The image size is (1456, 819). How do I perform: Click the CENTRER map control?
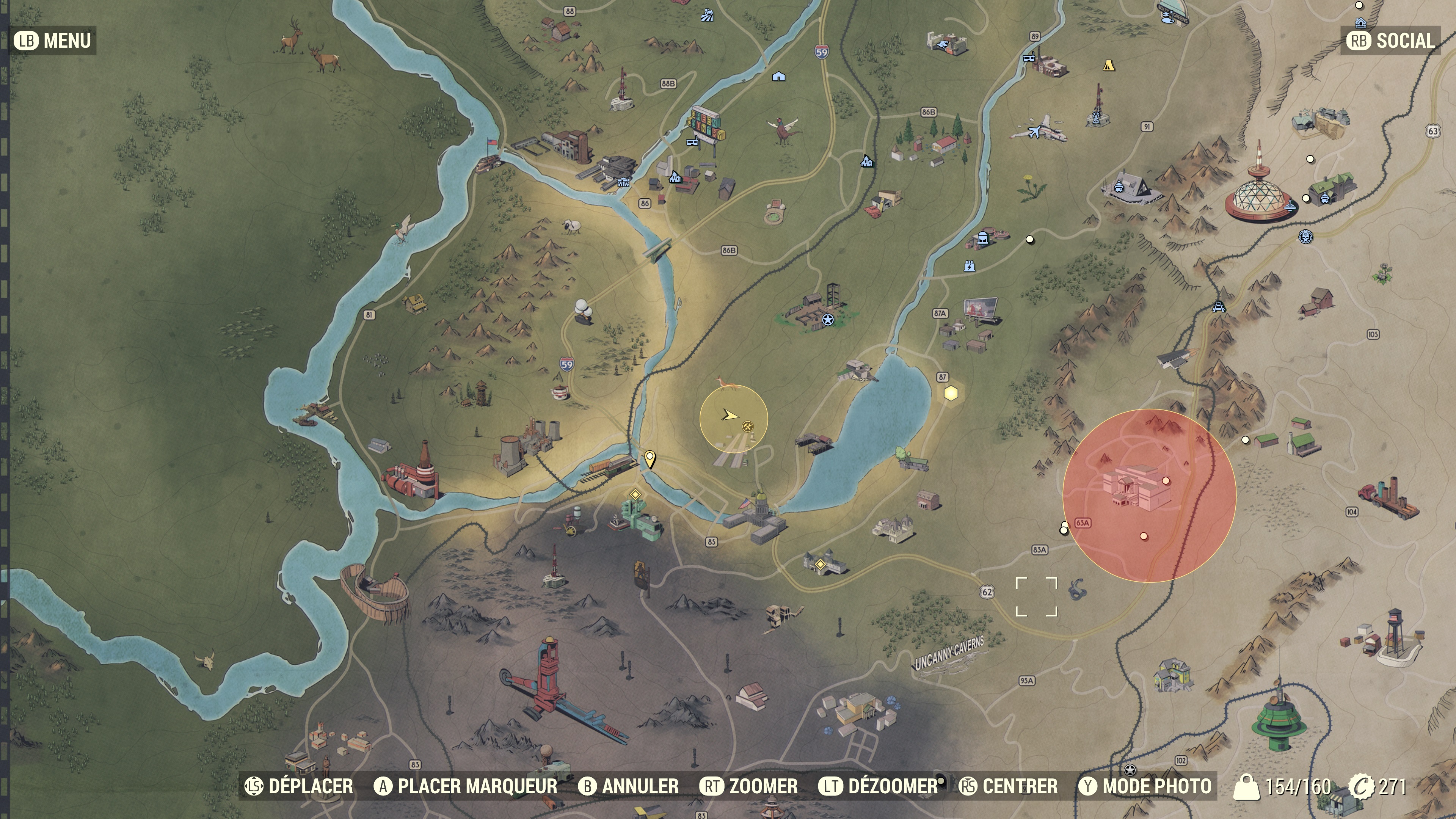1008,786
